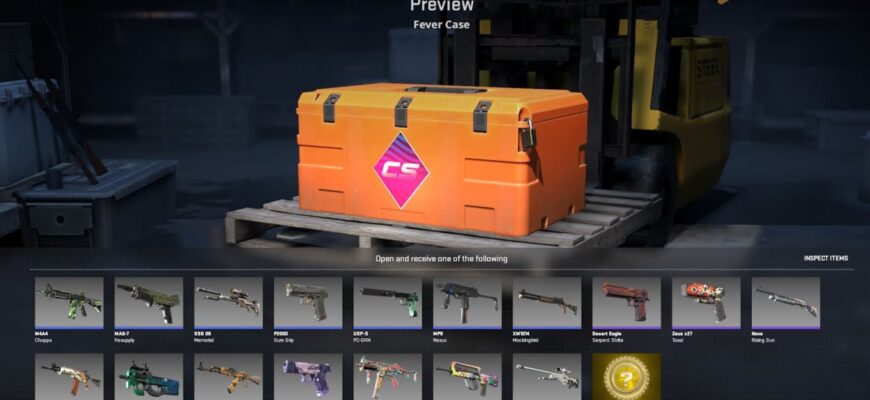Select the purple Glock-18 pistol skin
This screenshot has height=400, width=870.
tap(307, 377)
